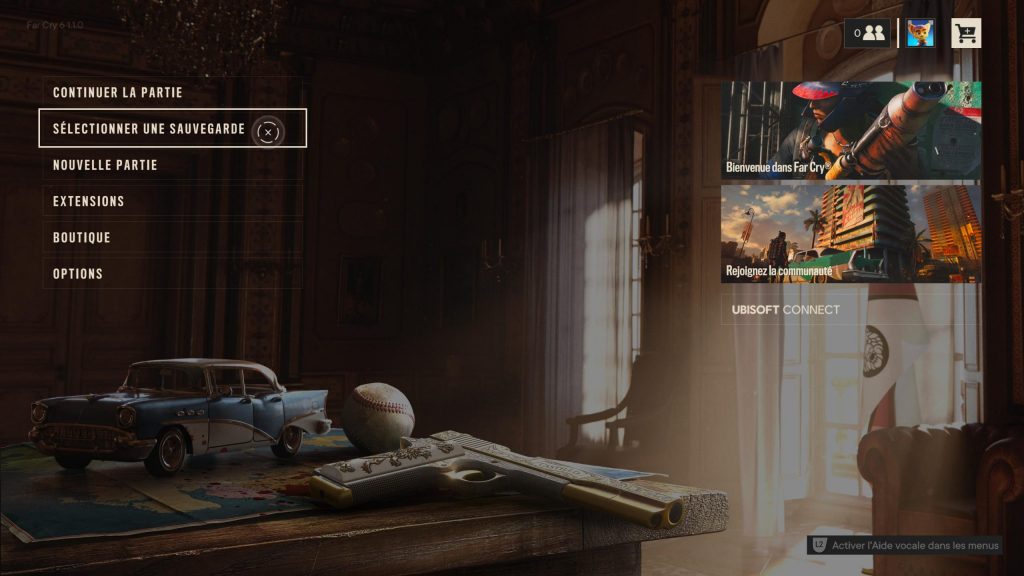
Task: Go to the Boutique
Action: [82, 238]
